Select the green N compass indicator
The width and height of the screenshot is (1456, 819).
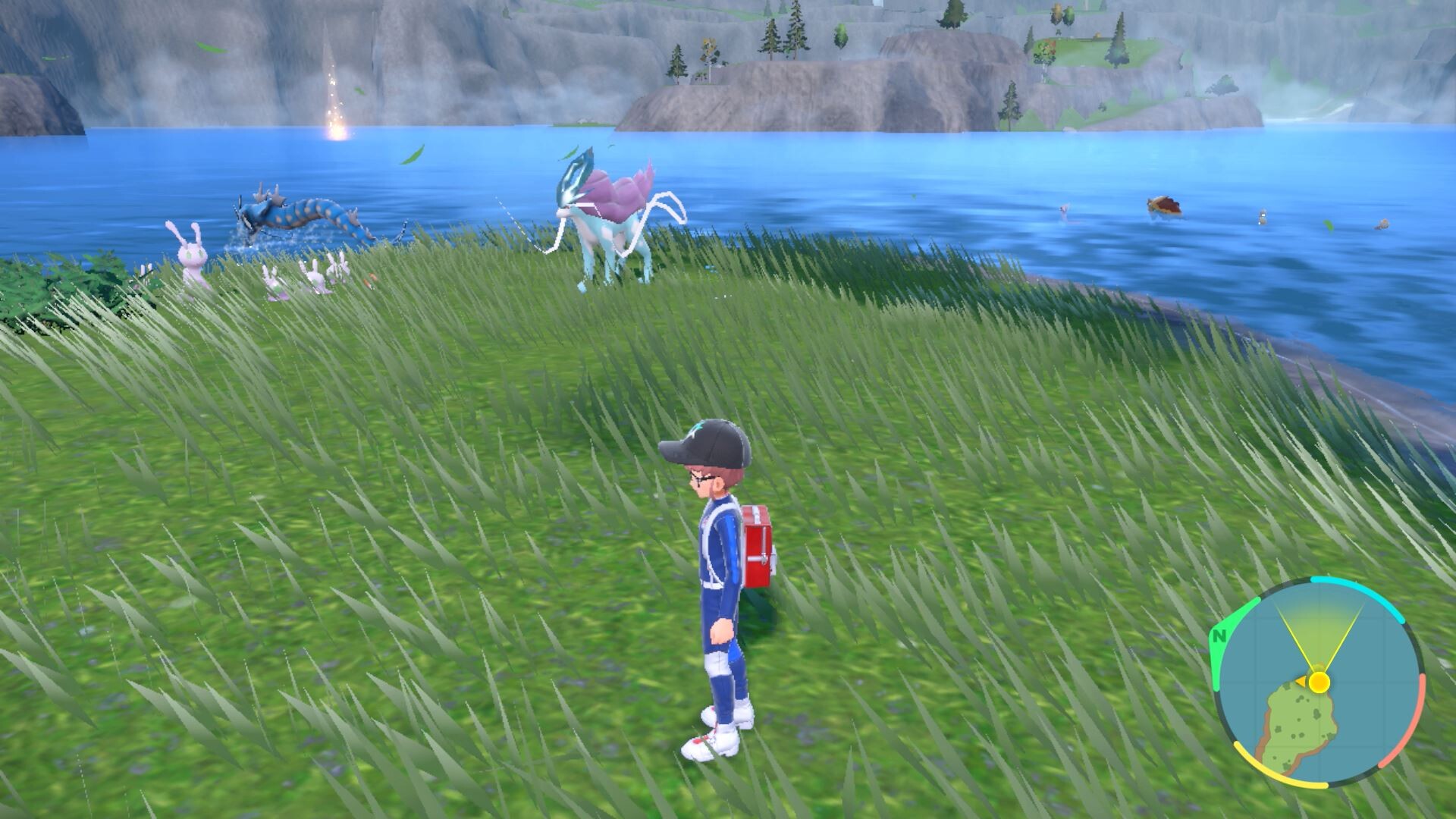(x=1219, y=635)
